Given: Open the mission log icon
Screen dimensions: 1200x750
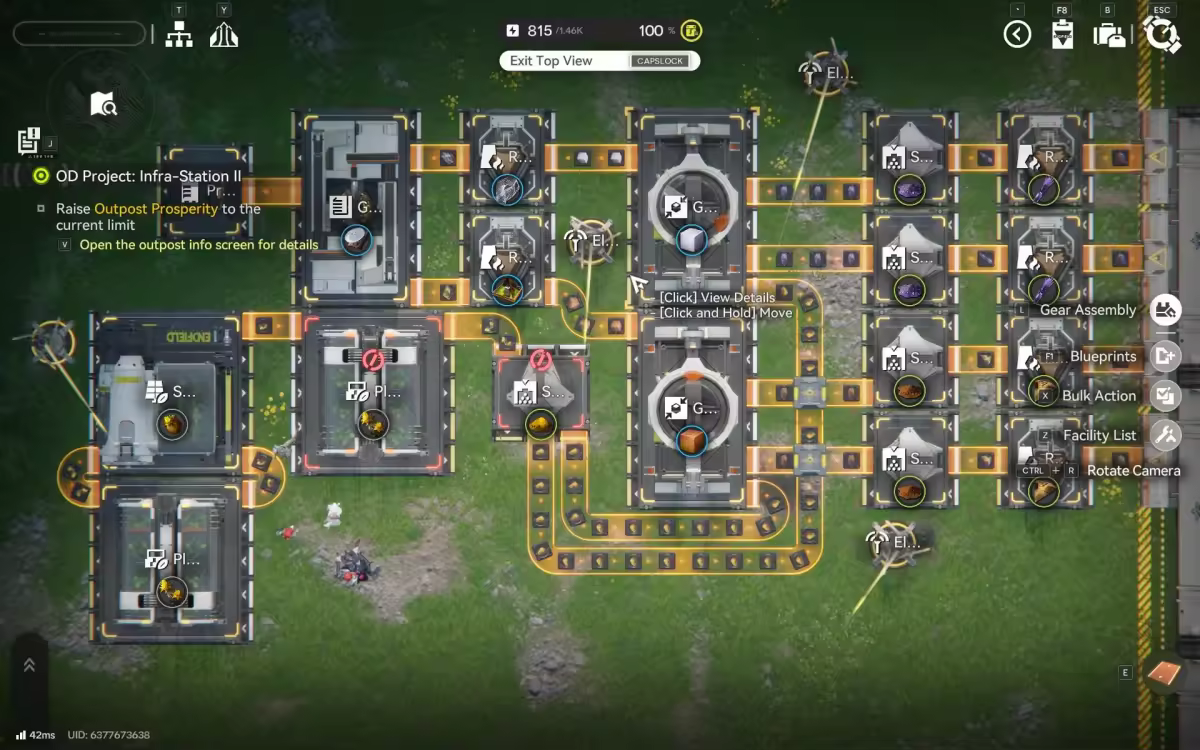Looking at the screenshot, I should click(29, 140).
